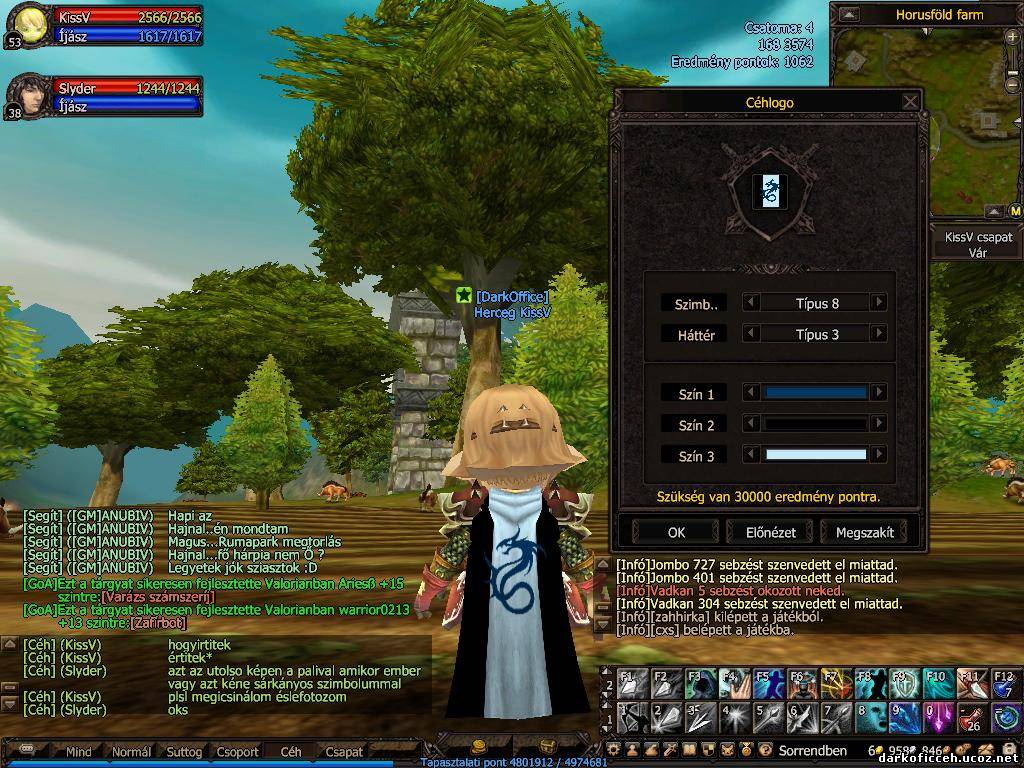Select next symbol type after Típus 8

[x=879, y=303]
